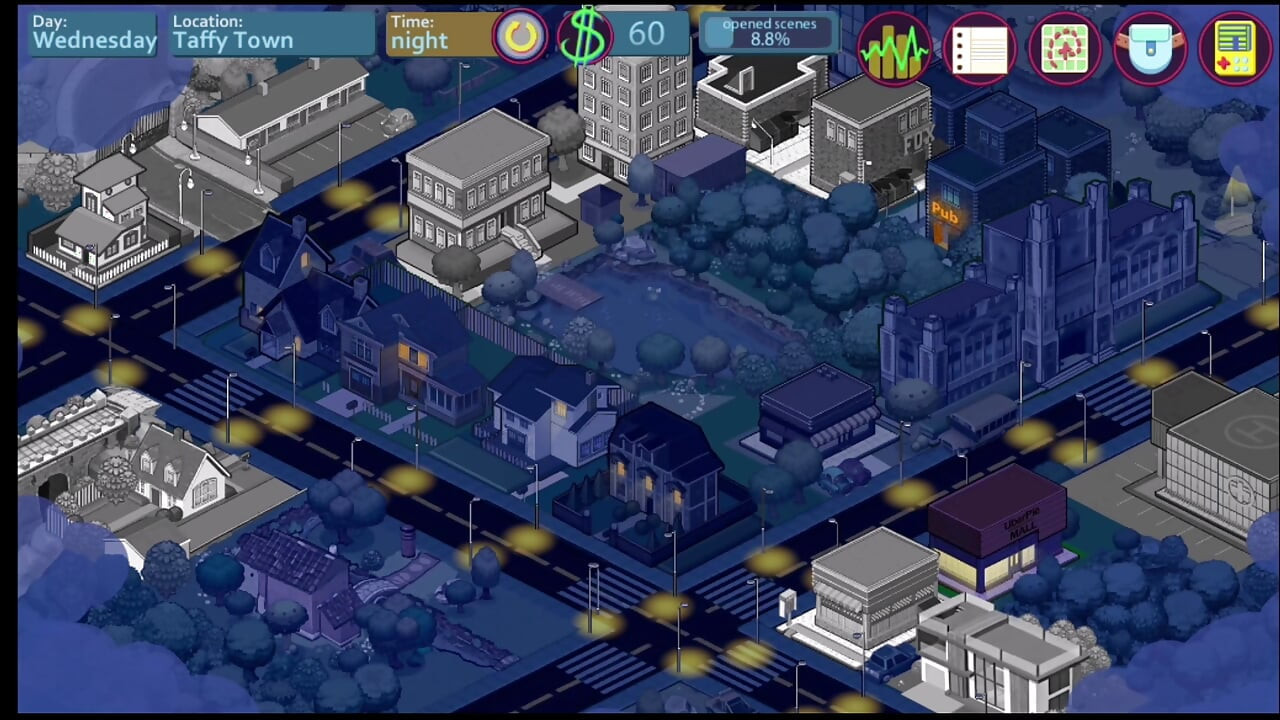Open the yellow handheld console menu
The height and width of the screenshot is (720, 1280).
pos(1235,48)
